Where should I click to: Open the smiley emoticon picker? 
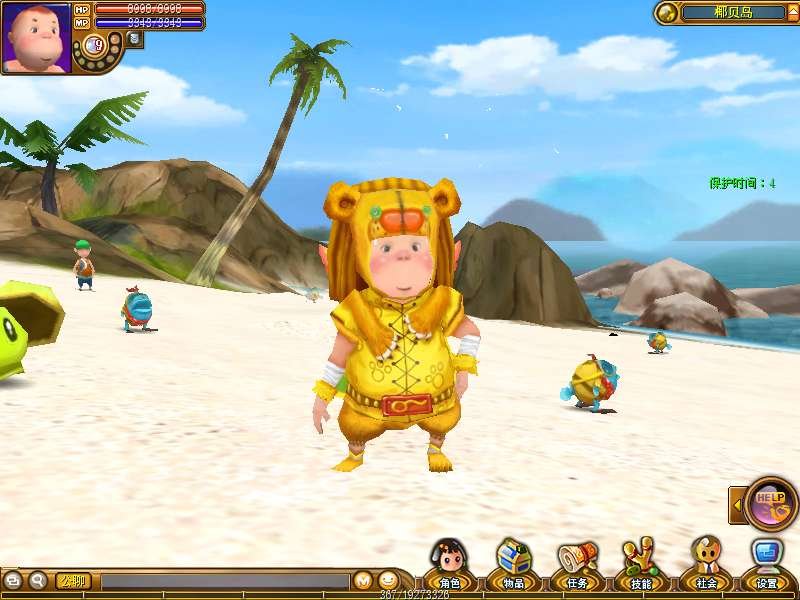[388, 580]
